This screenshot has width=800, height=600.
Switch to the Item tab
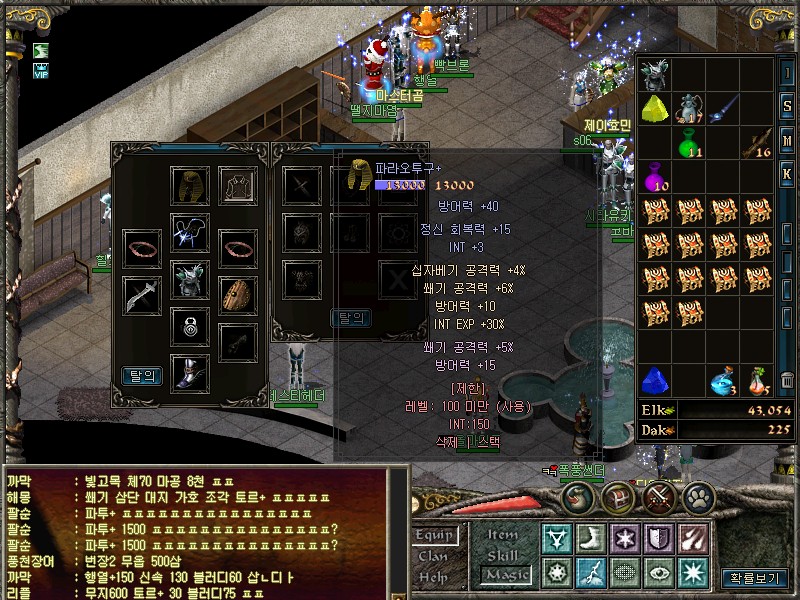click(504, 535)
